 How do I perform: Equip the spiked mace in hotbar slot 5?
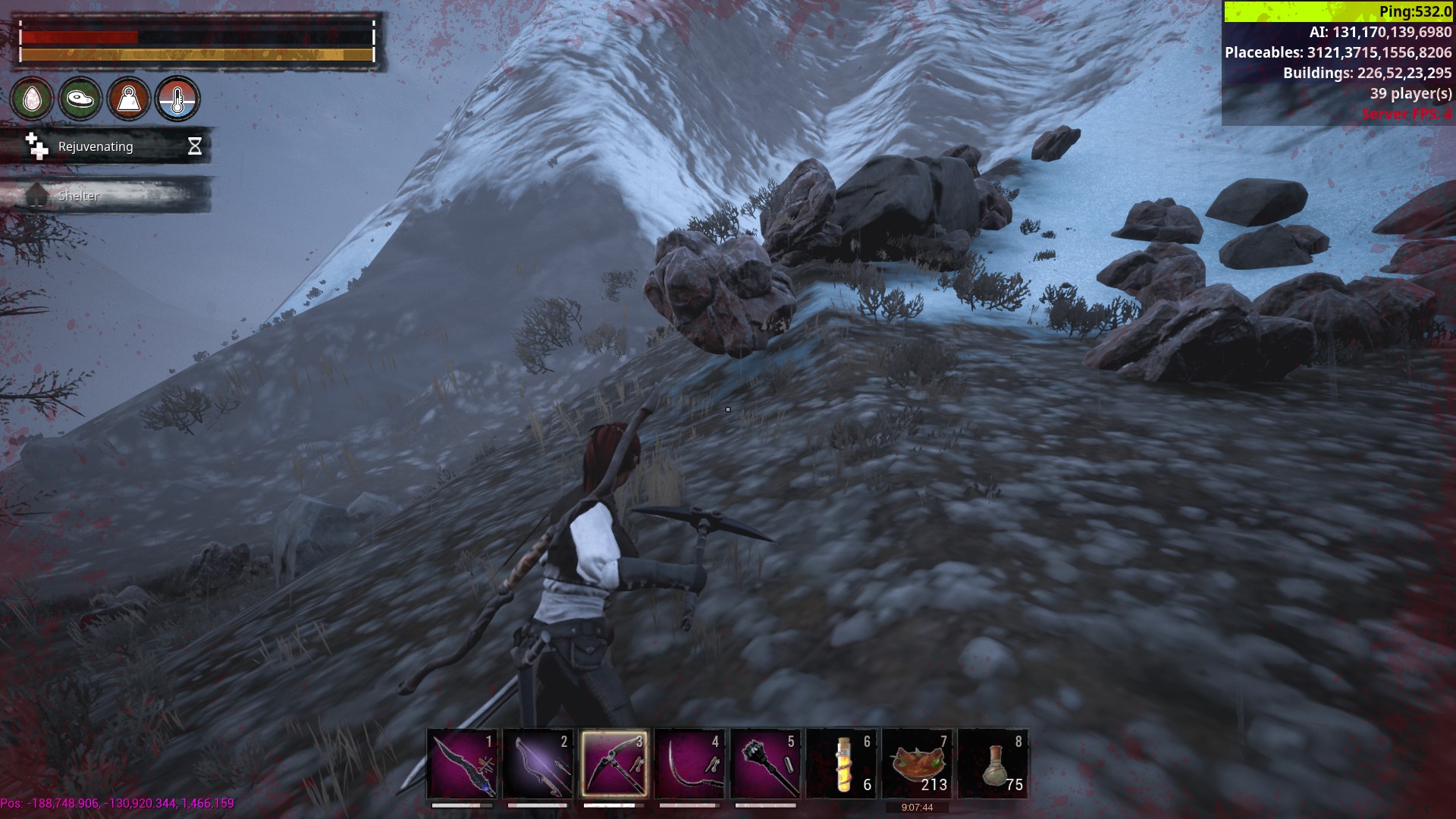(x=766, y=763)
